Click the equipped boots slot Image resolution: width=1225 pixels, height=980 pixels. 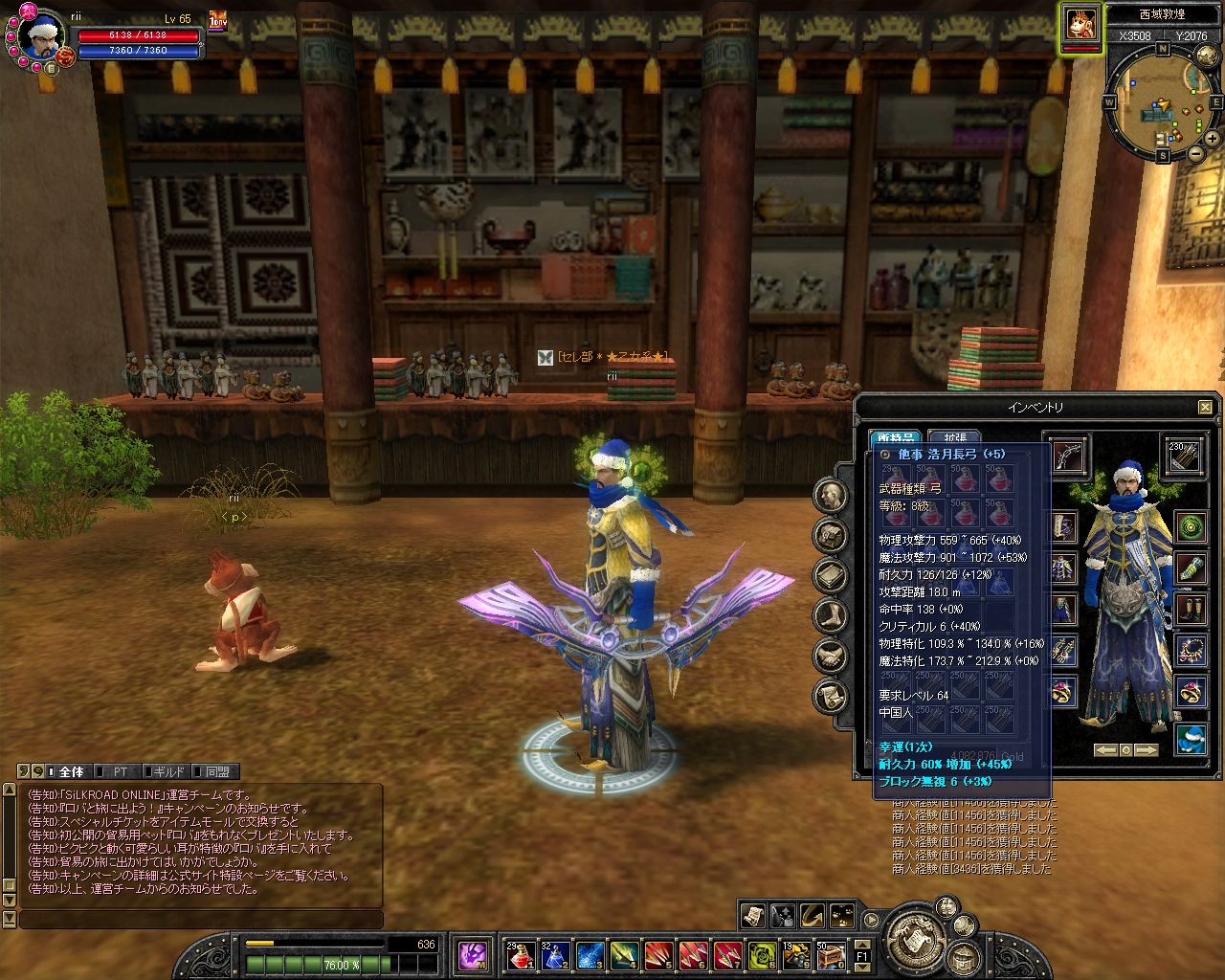pos(1192,609)
